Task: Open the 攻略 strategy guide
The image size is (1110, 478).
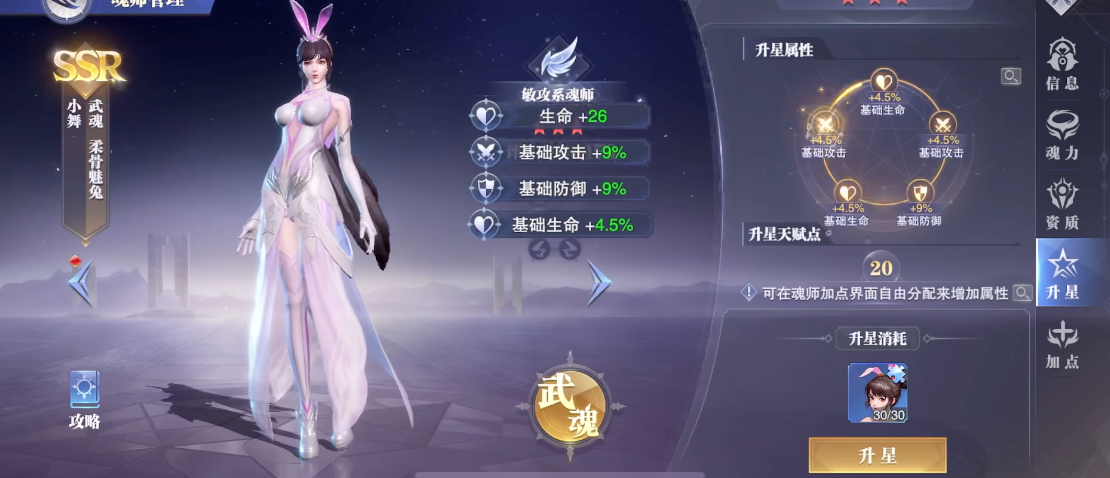Action: click(84, 398)
